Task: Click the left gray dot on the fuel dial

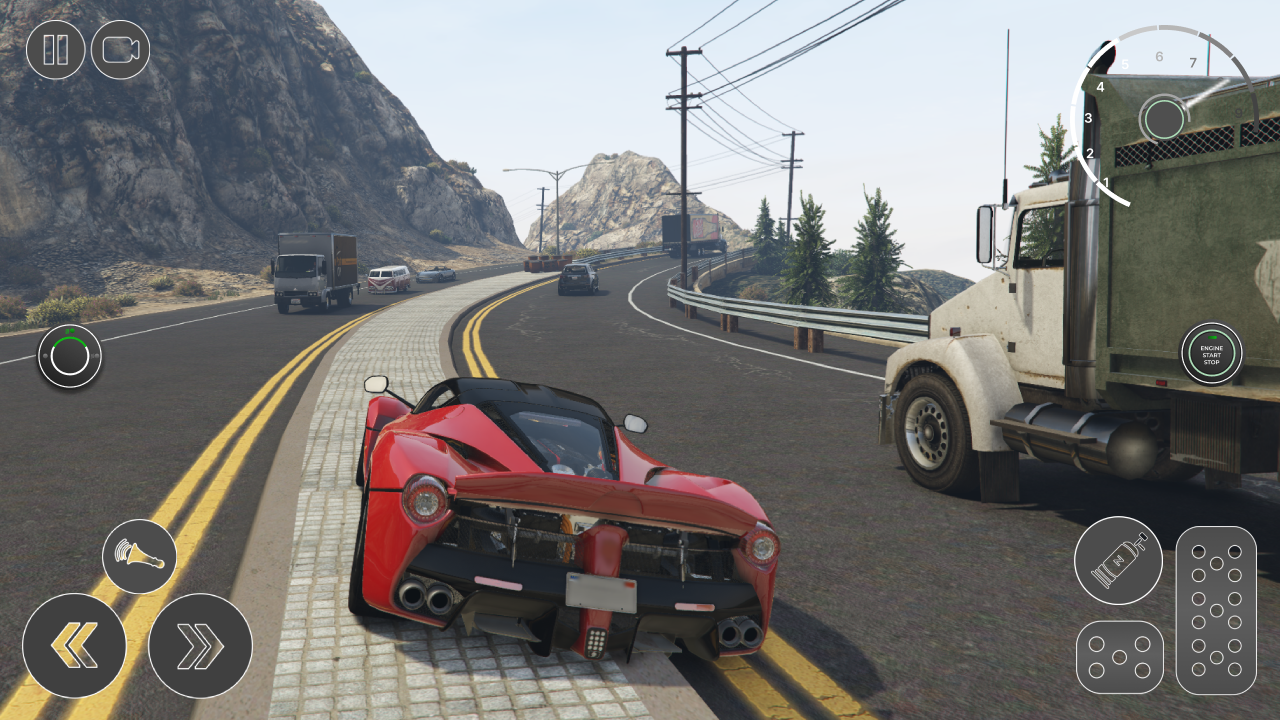Action: tap(45, 356)
